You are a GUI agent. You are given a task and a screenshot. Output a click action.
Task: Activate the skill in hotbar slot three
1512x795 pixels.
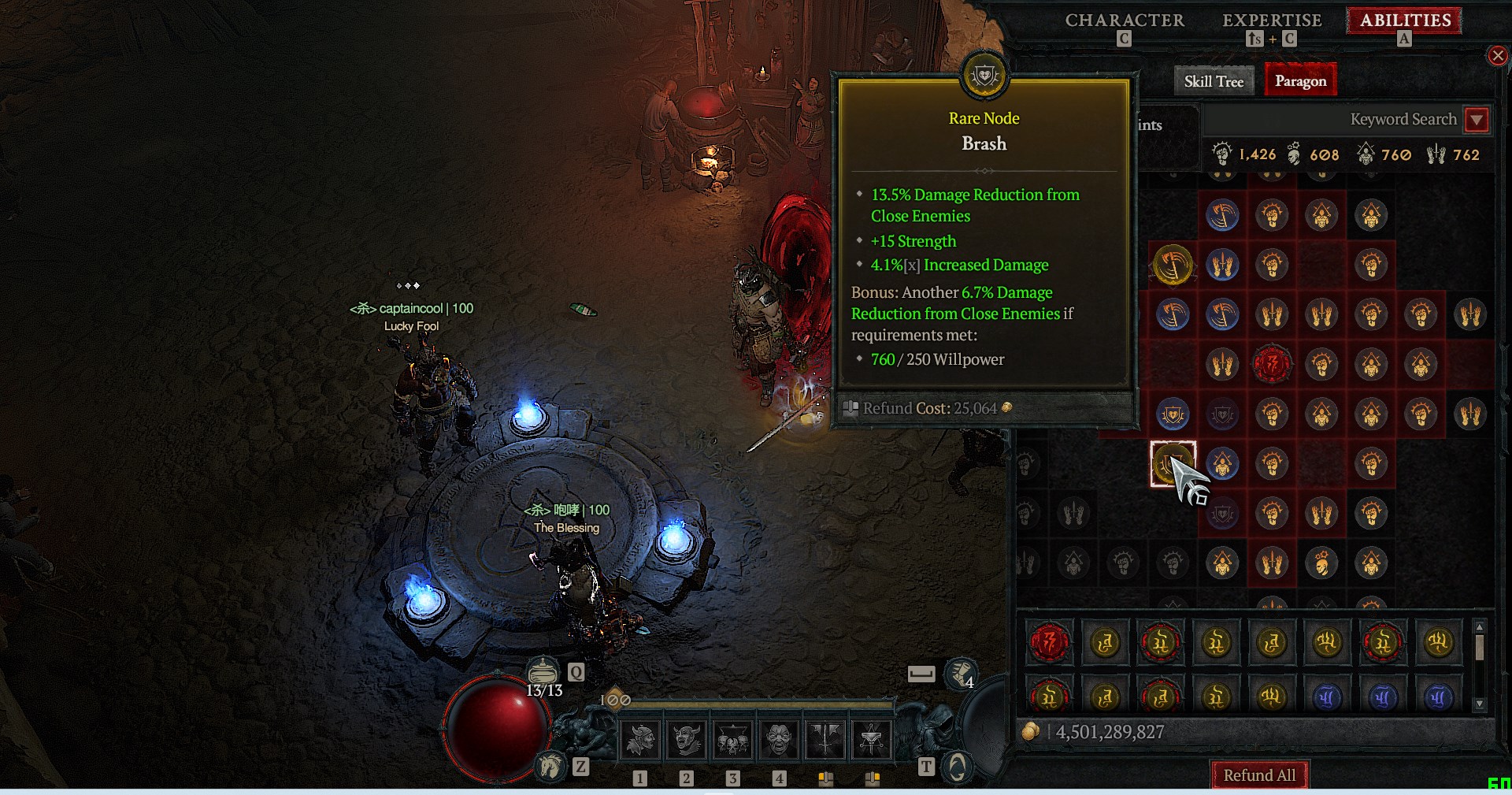pos(732,739)
